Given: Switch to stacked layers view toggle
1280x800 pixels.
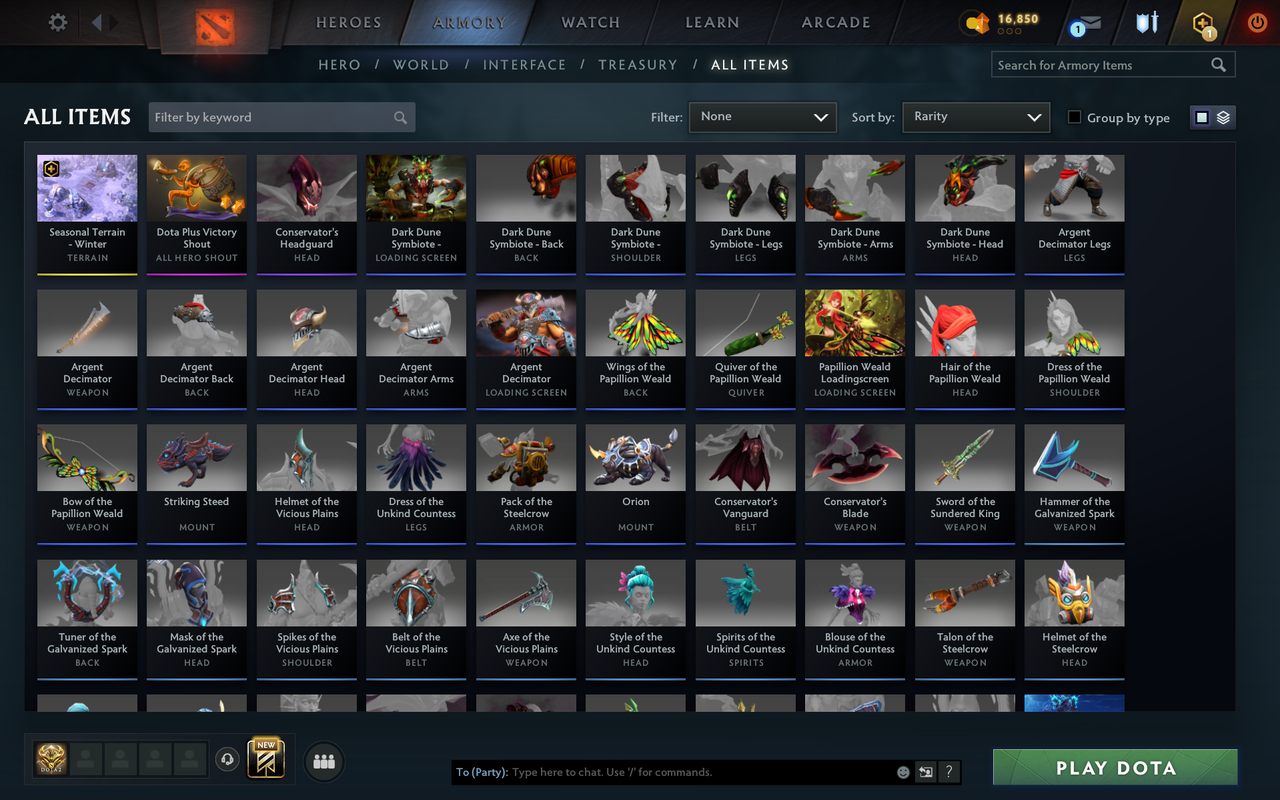Looking at the screenshot, I should pyautogui.click(x=1222, y=116).
